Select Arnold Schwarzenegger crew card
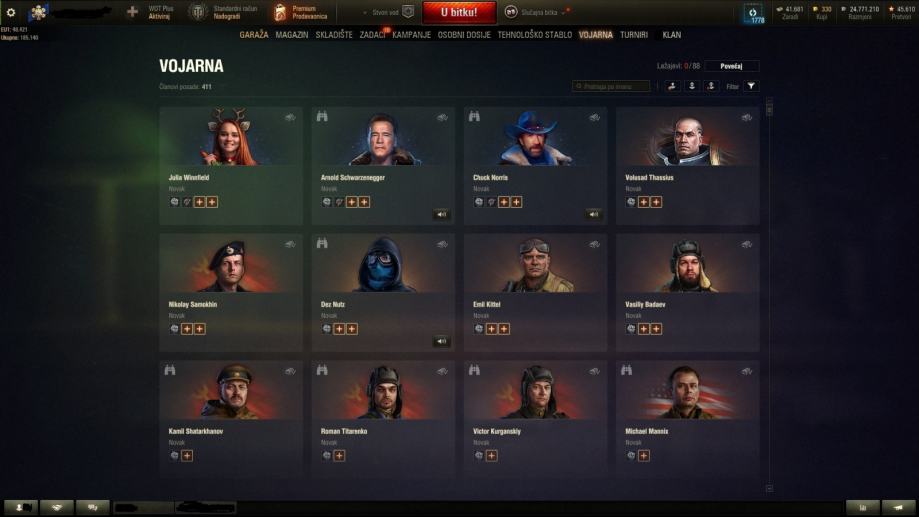 383,165
